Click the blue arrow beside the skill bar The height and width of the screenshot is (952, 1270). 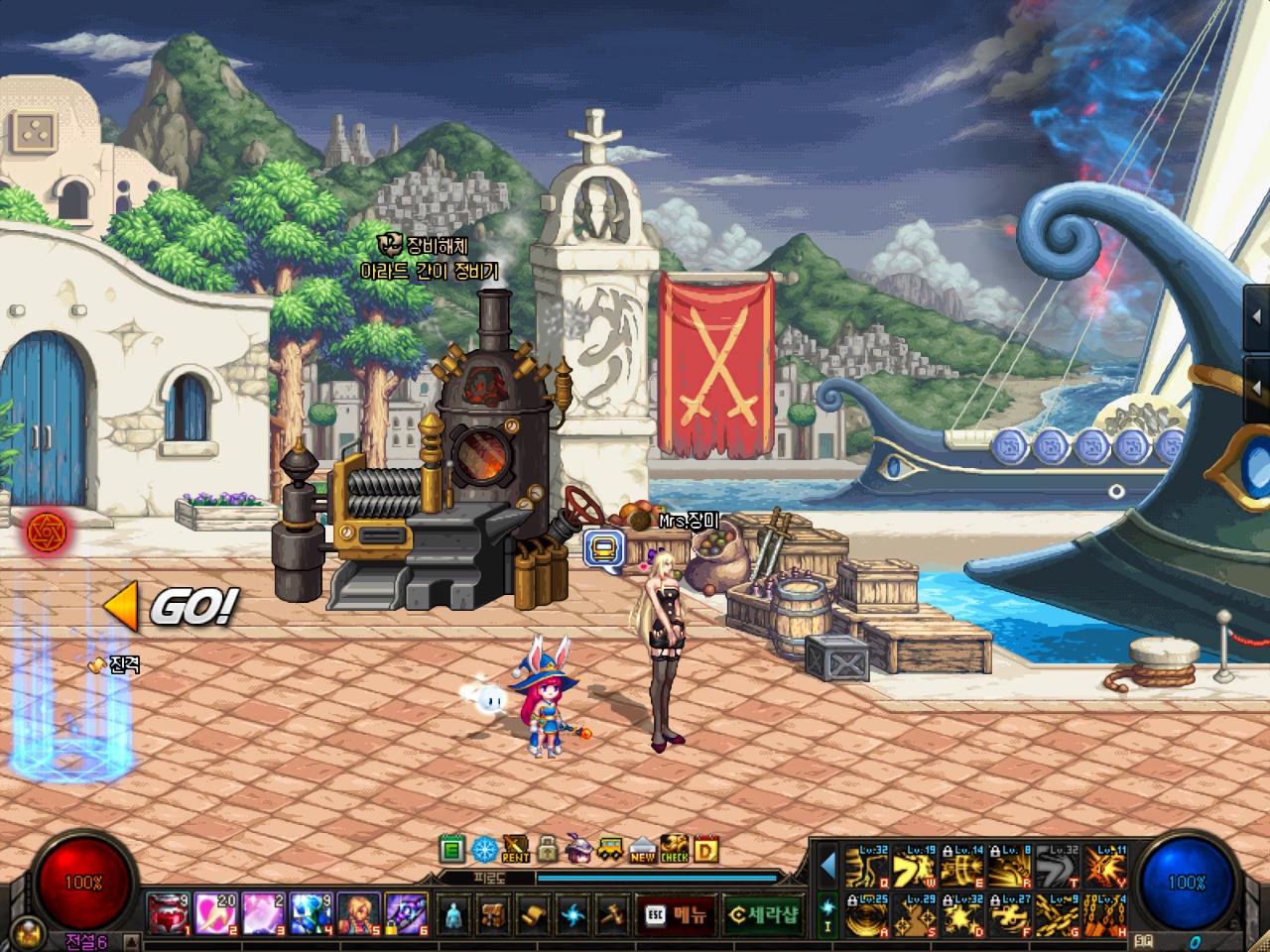pos(827,867)
